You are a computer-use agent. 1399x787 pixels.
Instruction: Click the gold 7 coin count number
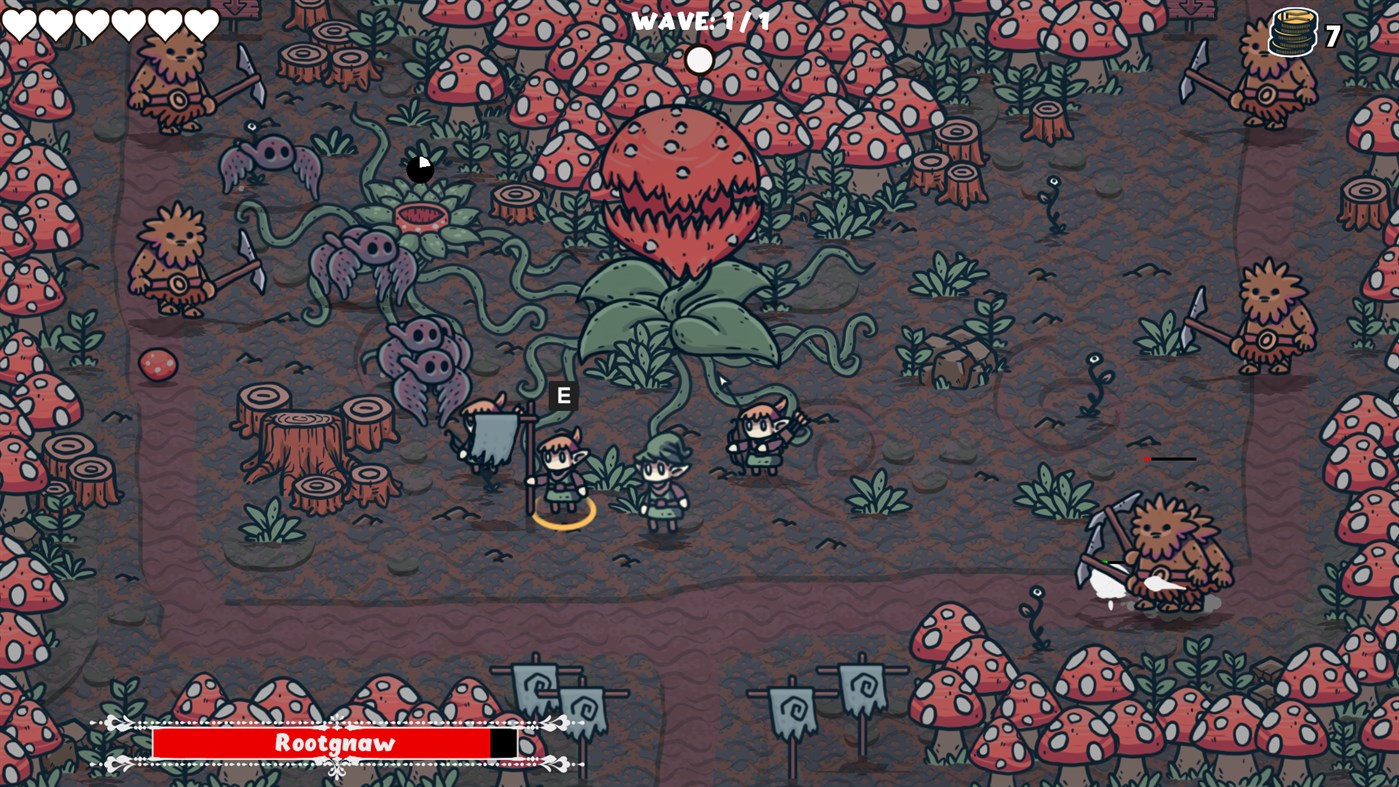tap(1330, 38)
